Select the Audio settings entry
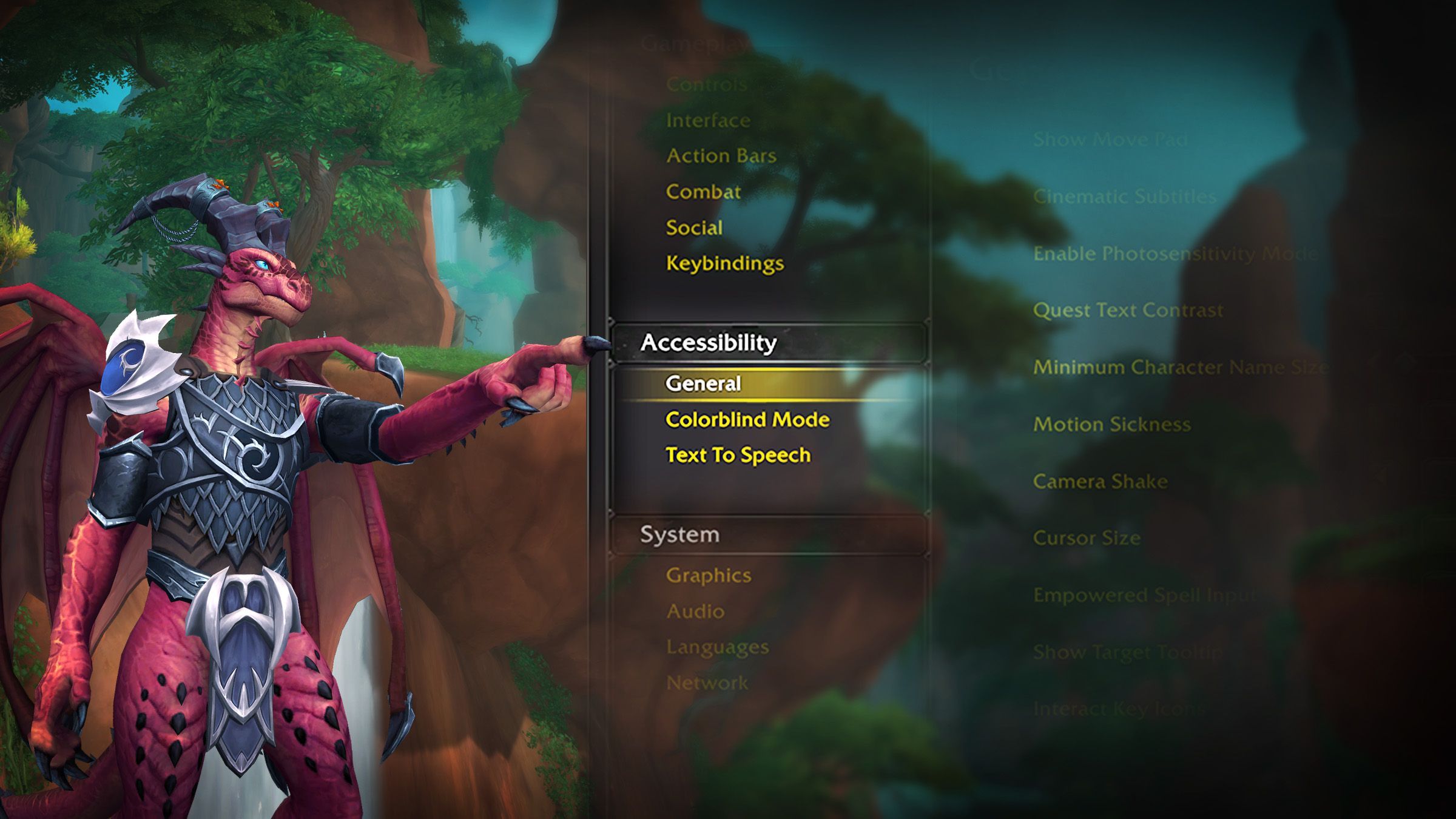Image resolution: width=1456 pixels, height=819 pixels. click(x=695, y=611)
